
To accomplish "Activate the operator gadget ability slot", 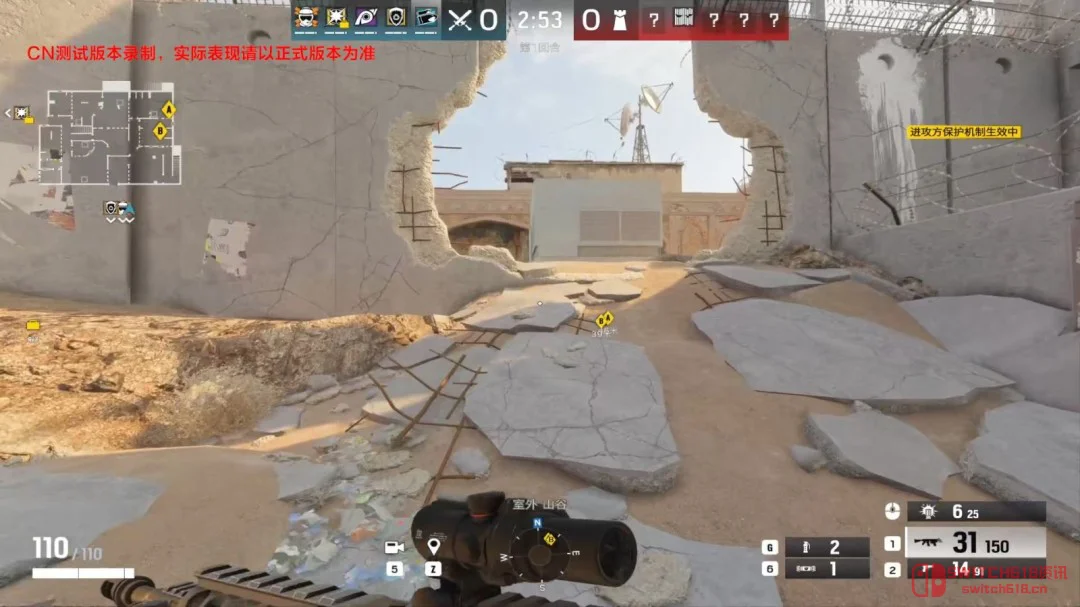I will tap(975, 512).
